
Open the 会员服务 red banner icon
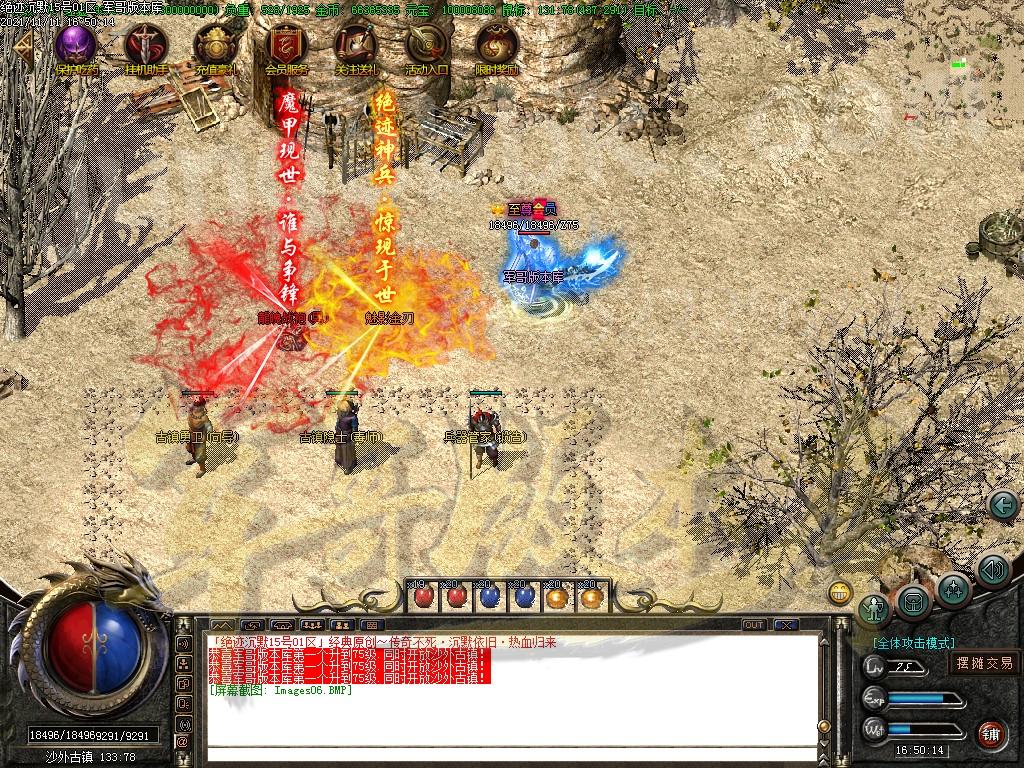coord(286,46)
